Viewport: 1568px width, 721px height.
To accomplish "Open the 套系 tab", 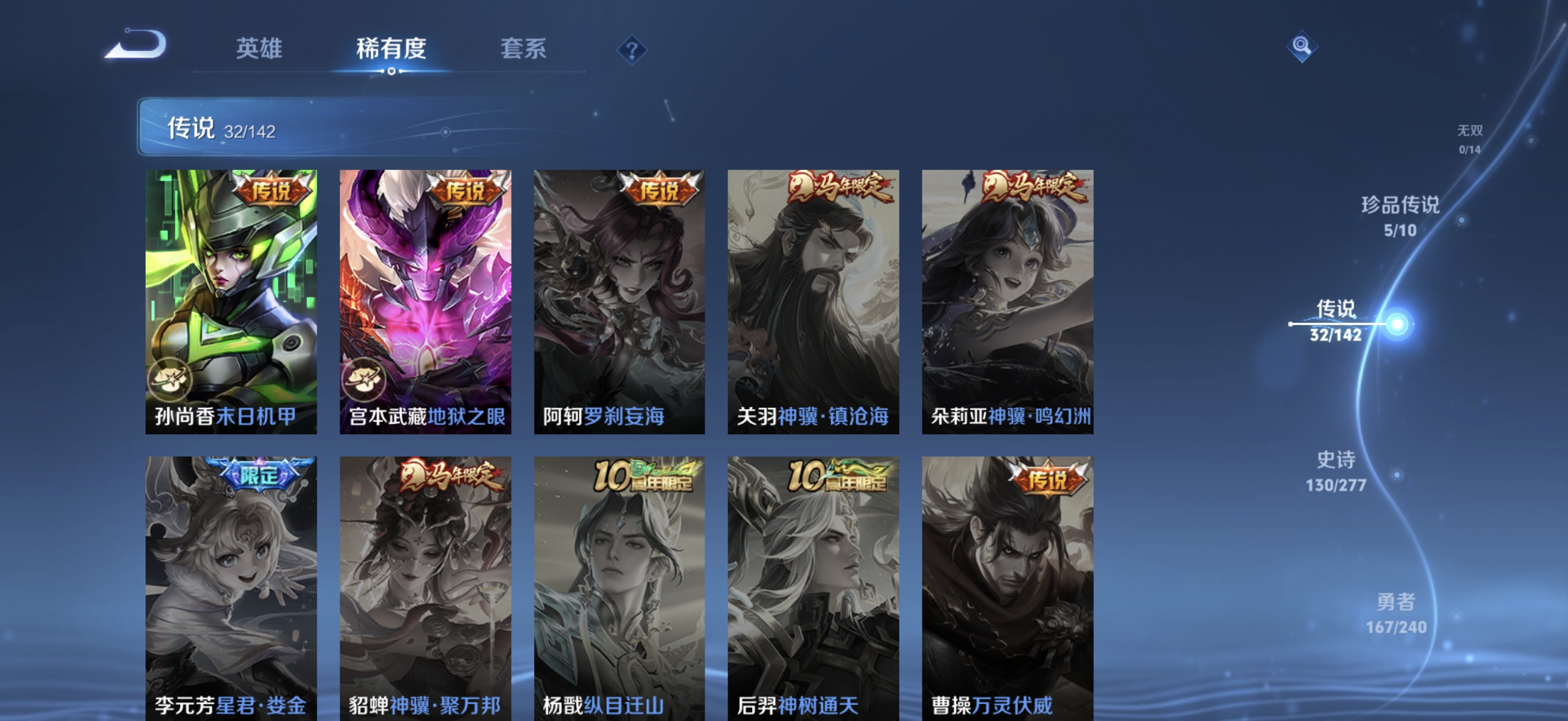I will tap(522, 50).
